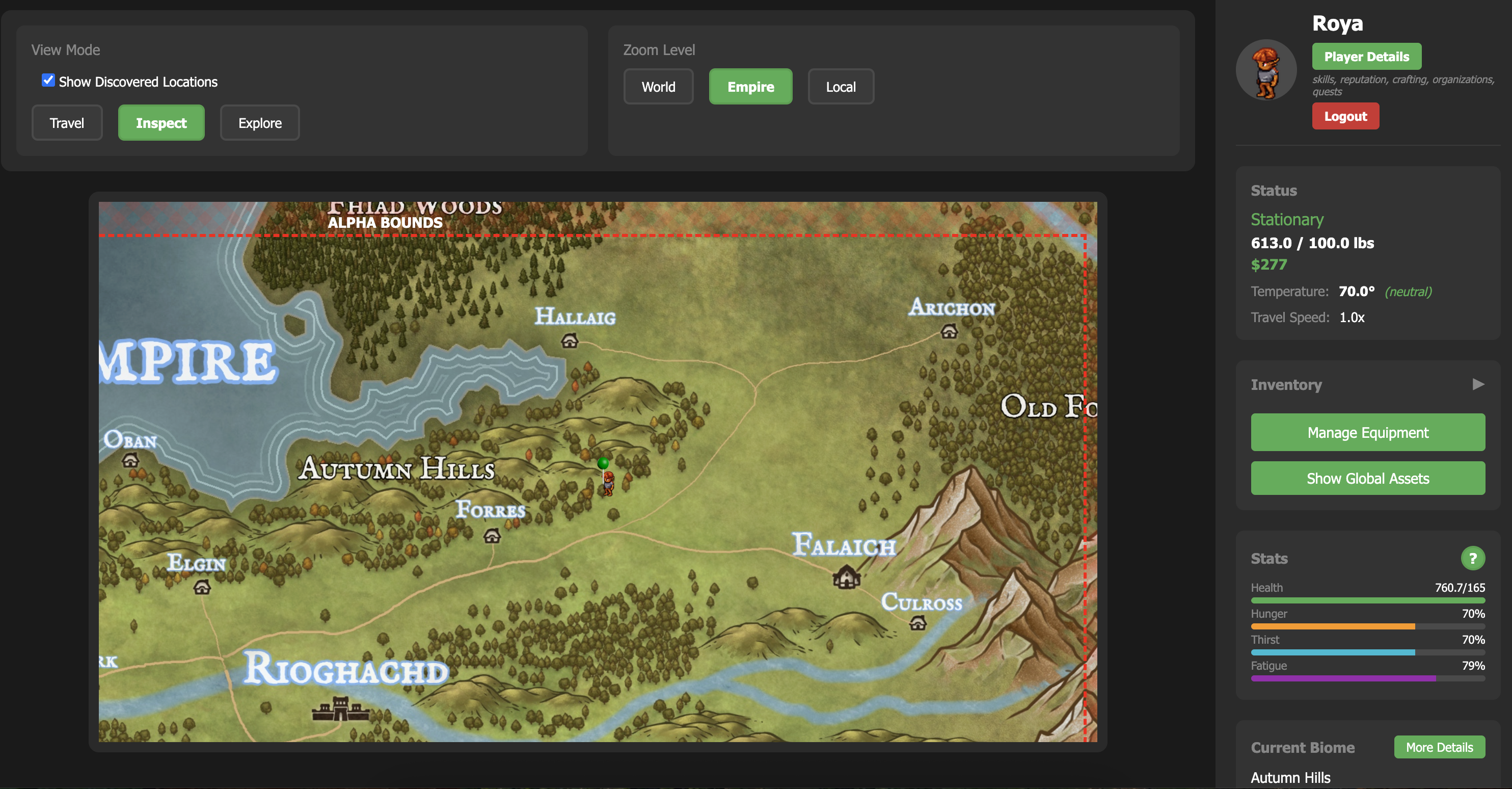
Task: Click the Hallaig settlement house icon
Action: (570, 339)
